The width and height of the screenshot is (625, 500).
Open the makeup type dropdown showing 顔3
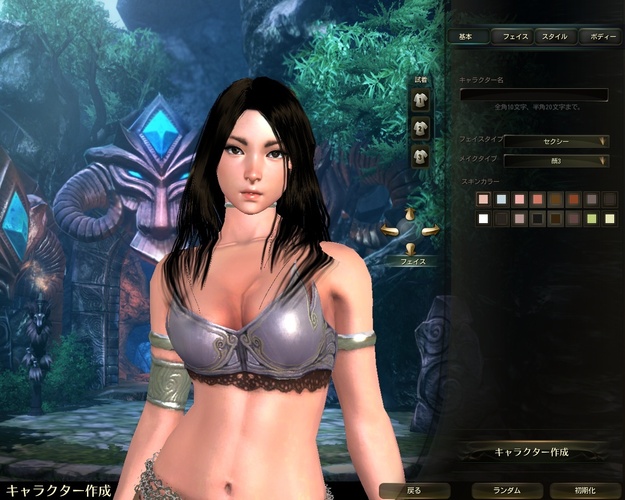point(556,160)
